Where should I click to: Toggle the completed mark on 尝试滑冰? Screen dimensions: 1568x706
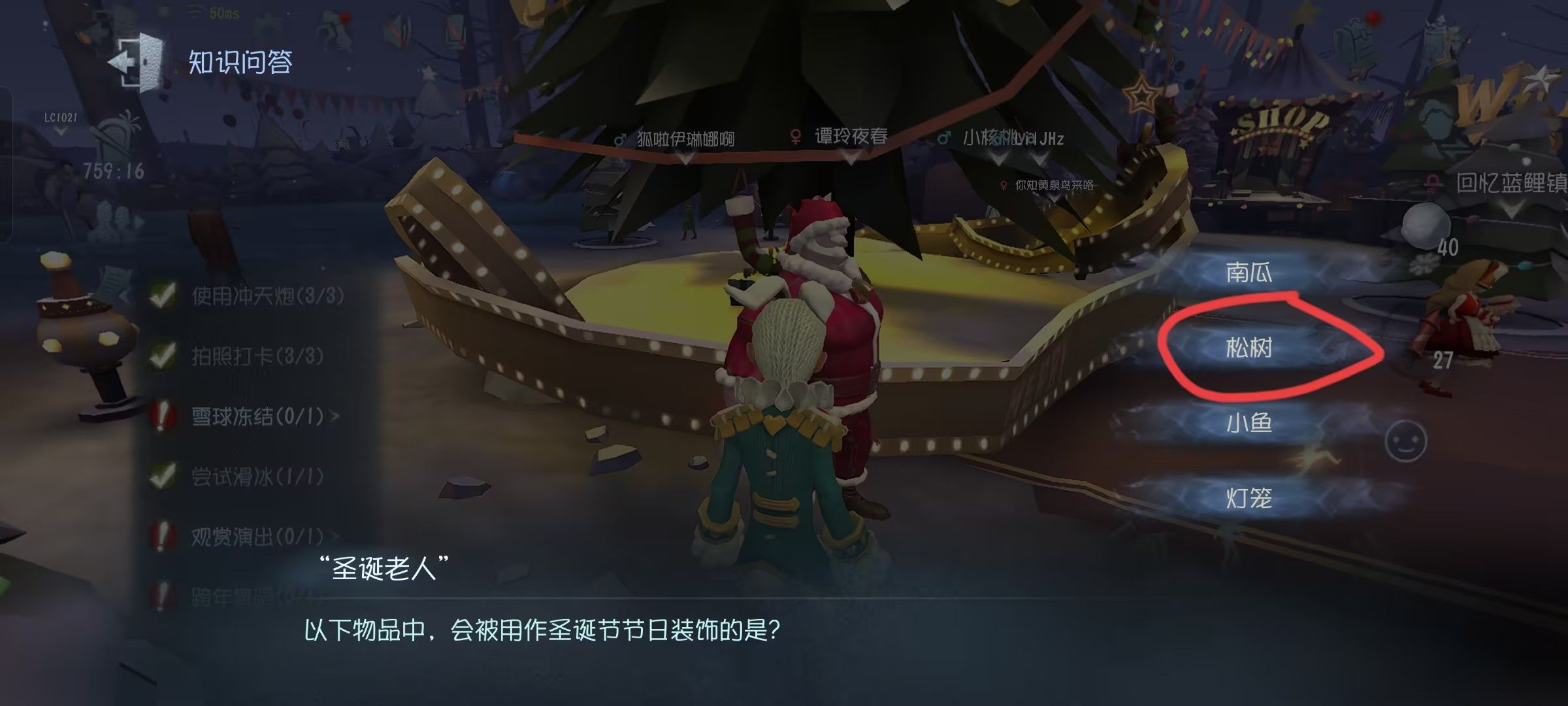(161, 475)
